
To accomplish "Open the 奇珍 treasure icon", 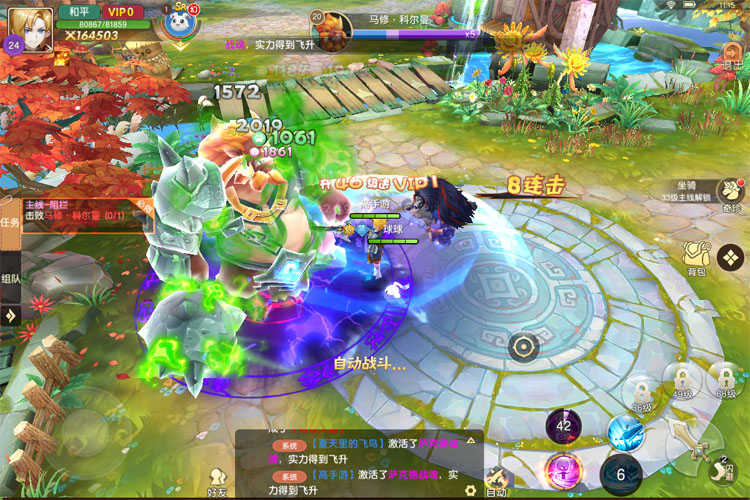I will [733, 193].
